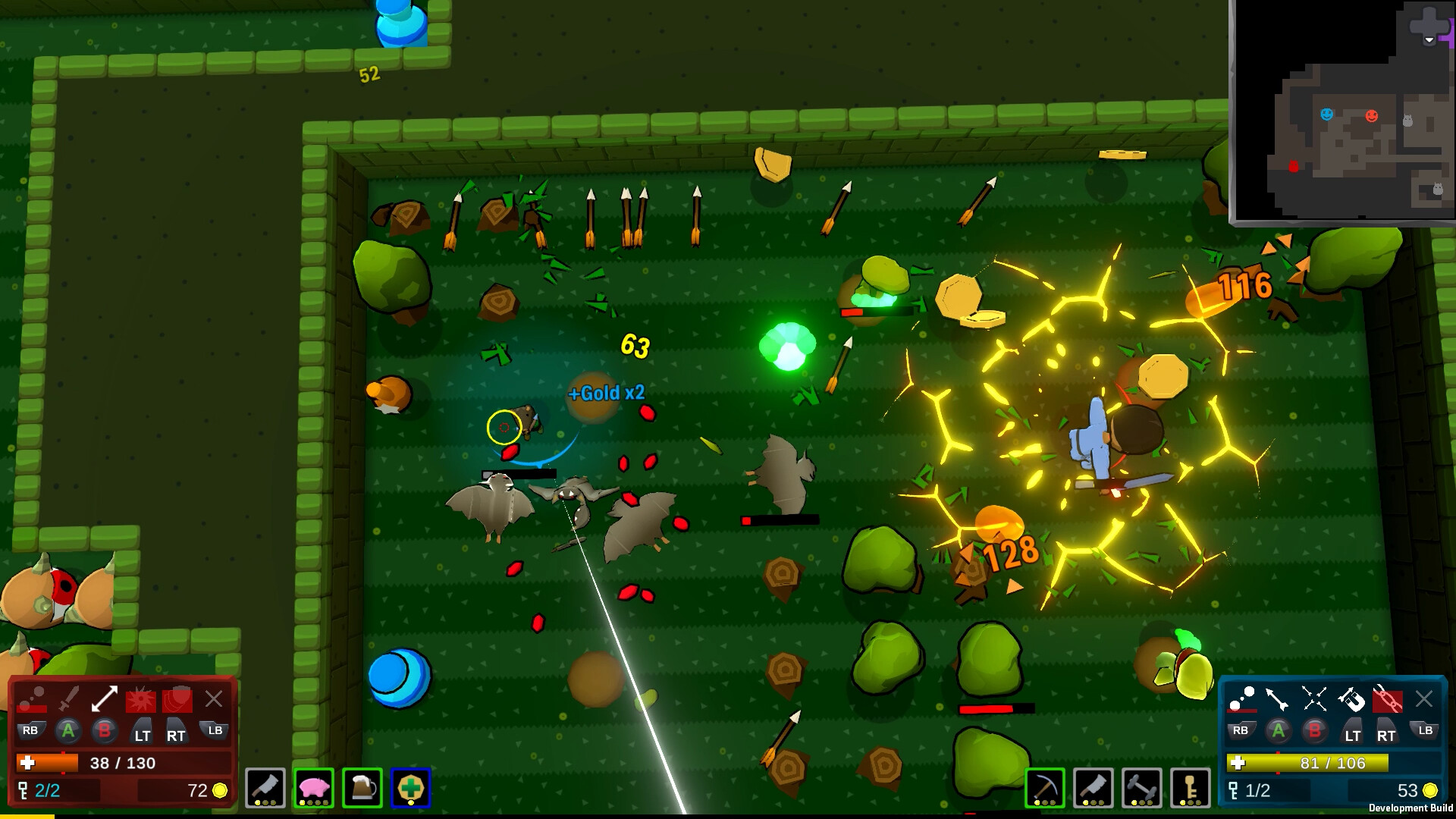Toggle the dumbbell item slot
Viewport: 1456px width, 819px height.
click(x=1143, y=787)
